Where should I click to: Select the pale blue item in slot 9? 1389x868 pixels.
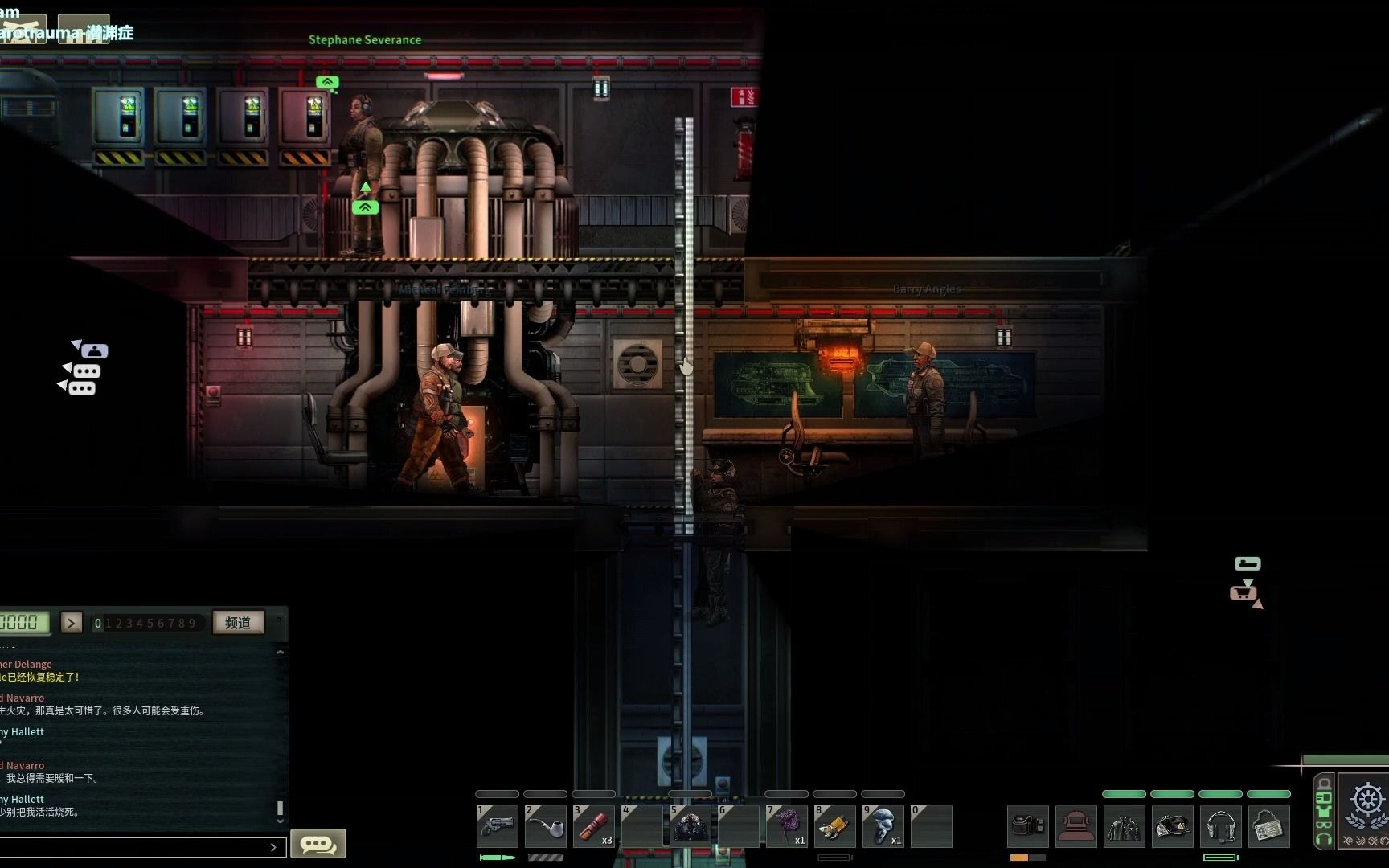(x=883, y=826)
